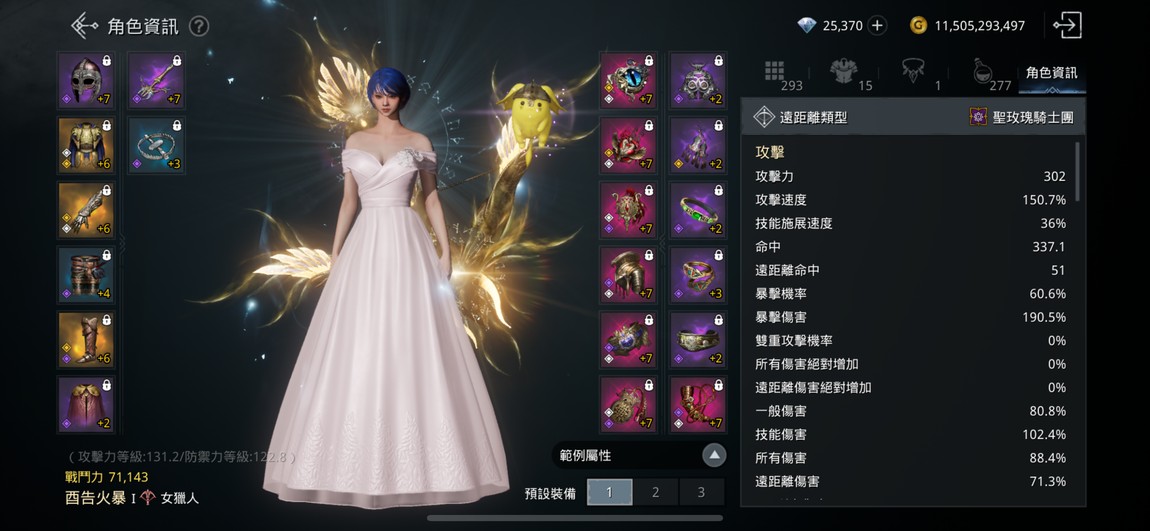Select the equipped helmet slot
Screen dimensions: 1150x531
pos(86,80)
